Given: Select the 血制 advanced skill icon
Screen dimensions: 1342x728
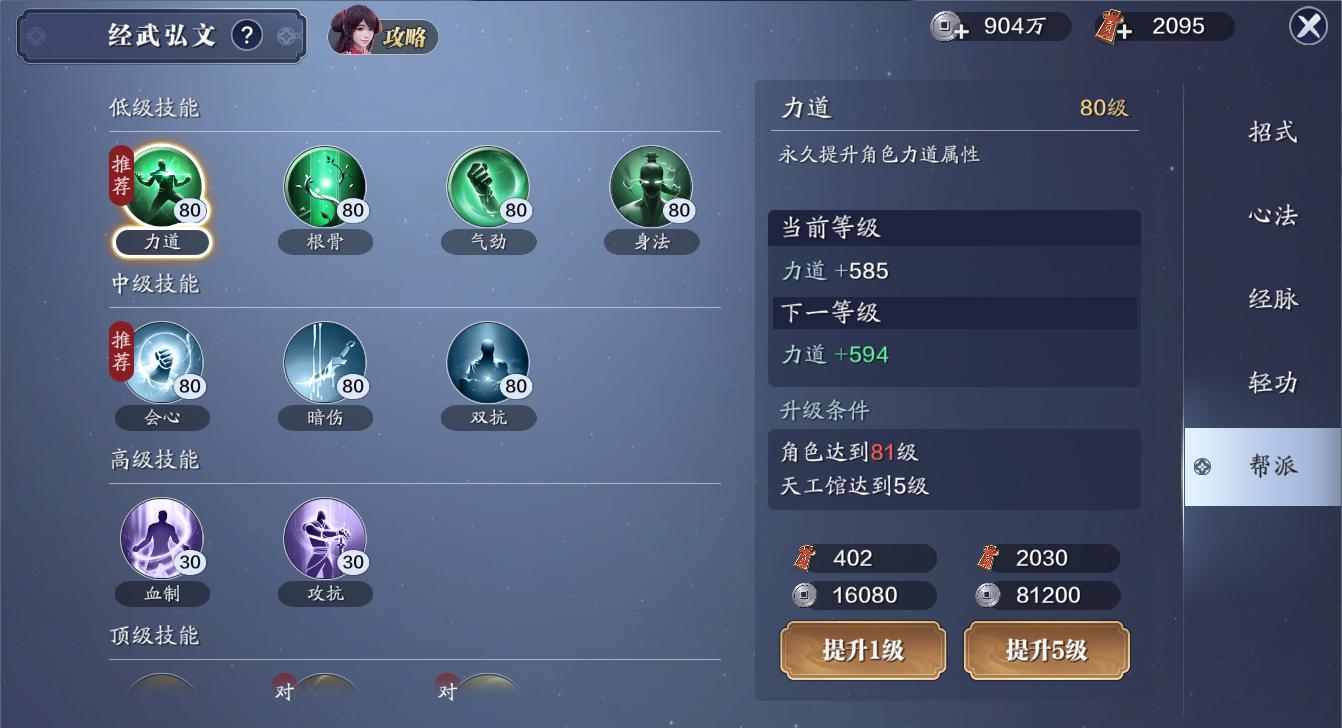Looking at the screenshot, I should 161,540.
